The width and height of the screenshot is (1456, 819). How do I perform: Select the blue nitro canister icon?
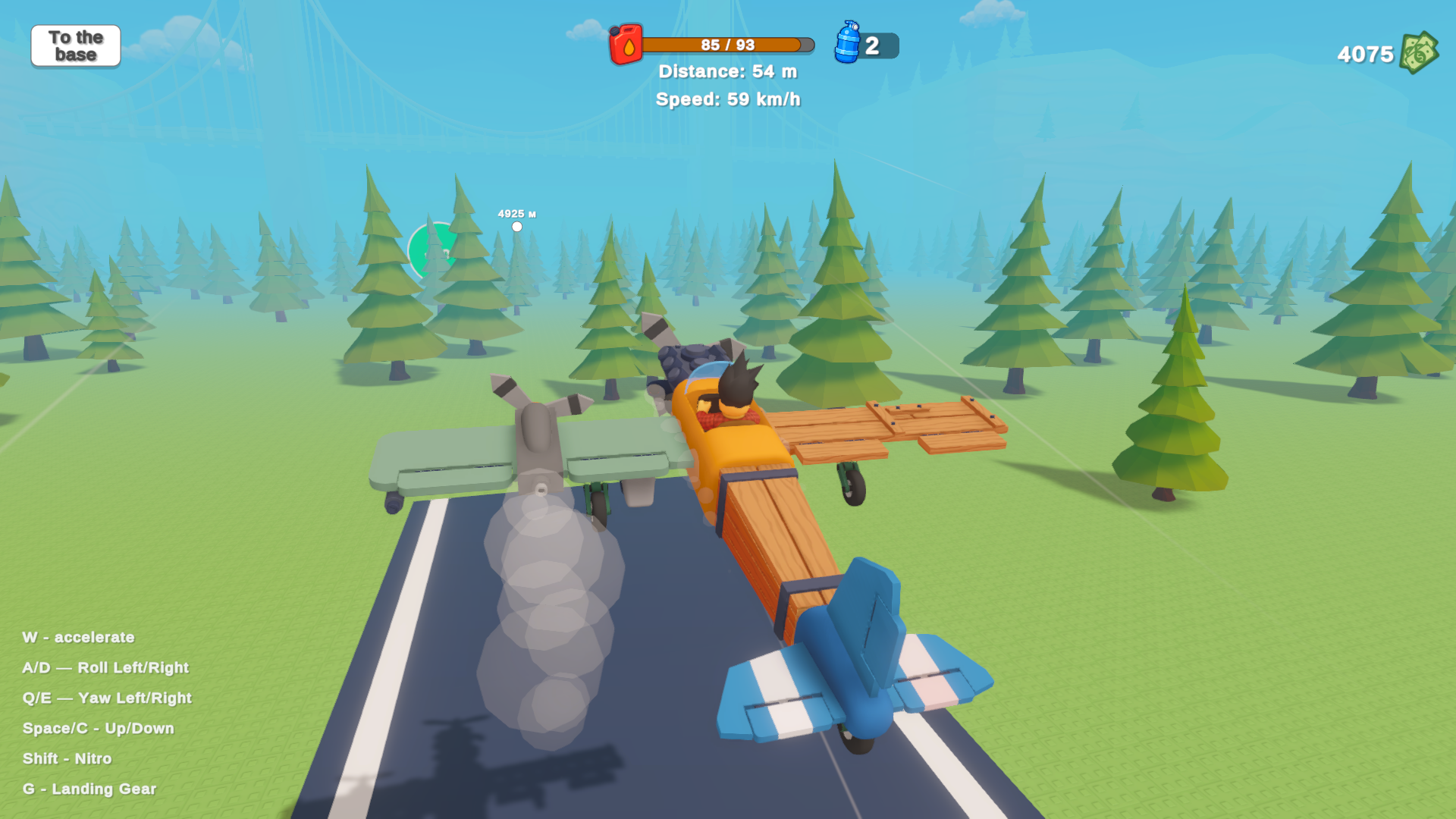coord(849,44)
